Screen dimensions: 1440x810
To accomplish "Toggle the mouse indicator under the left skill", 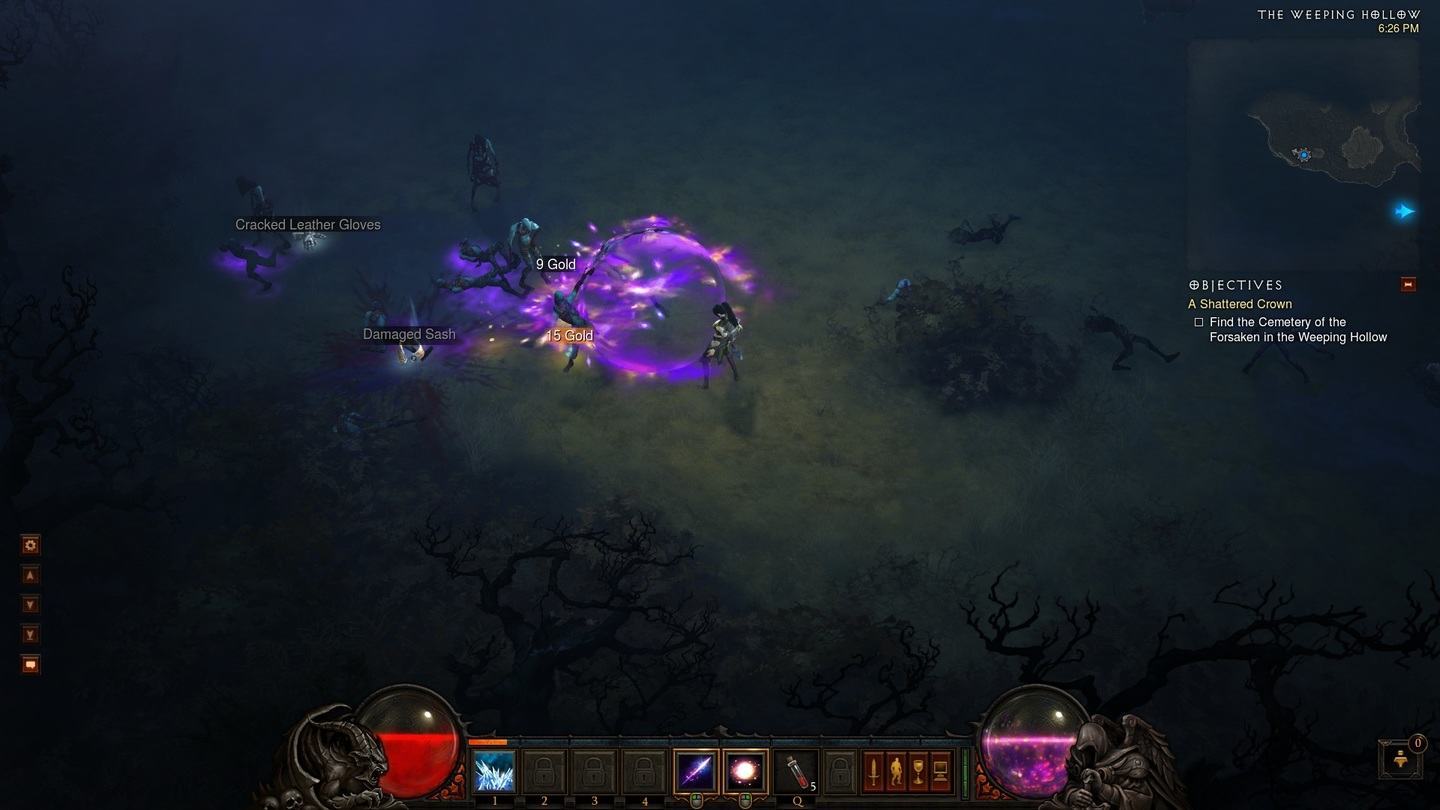I will coord(694,796).
